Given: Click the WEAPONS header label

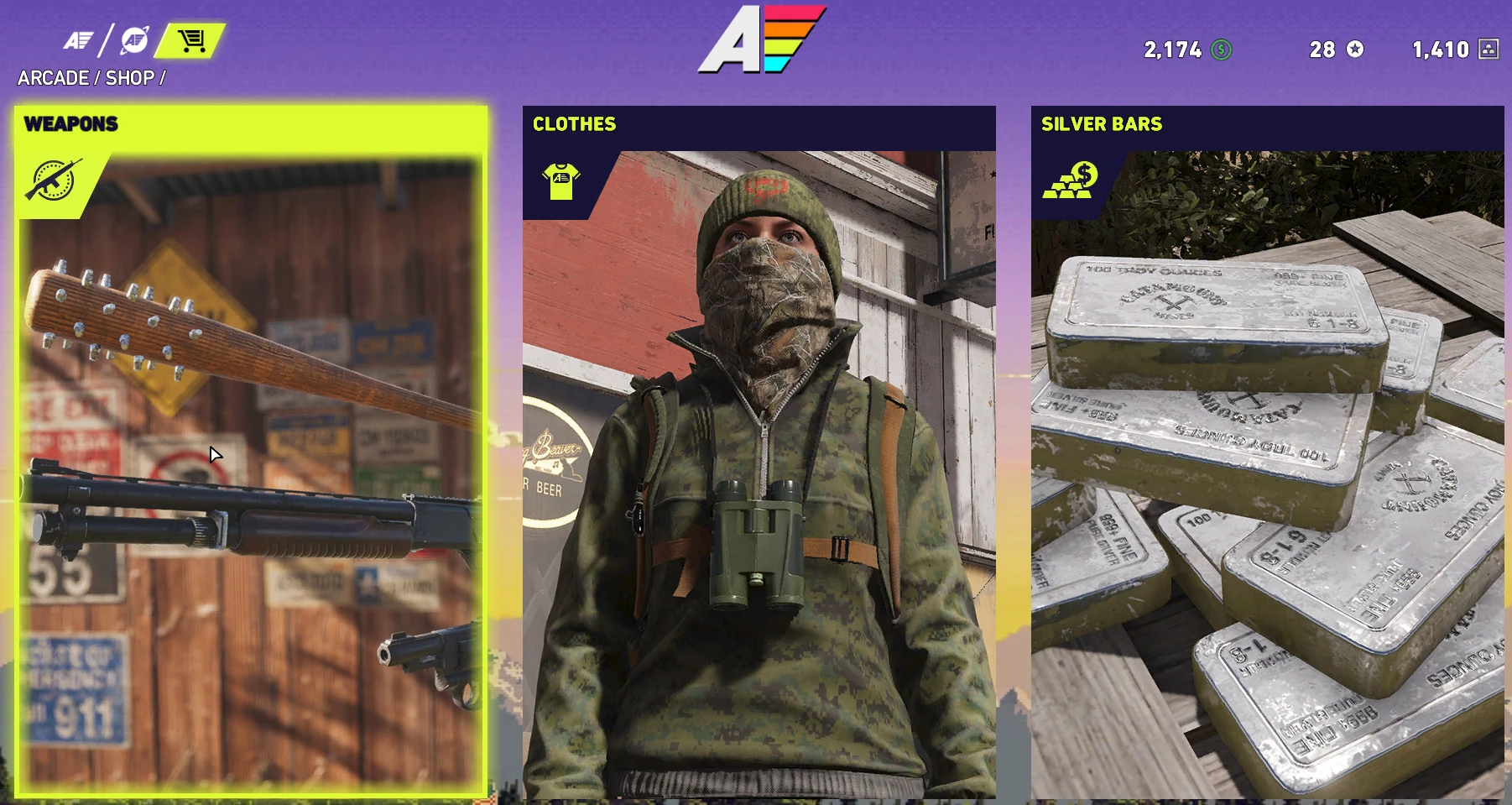Looking at the screenshot, I should (71, 123).
